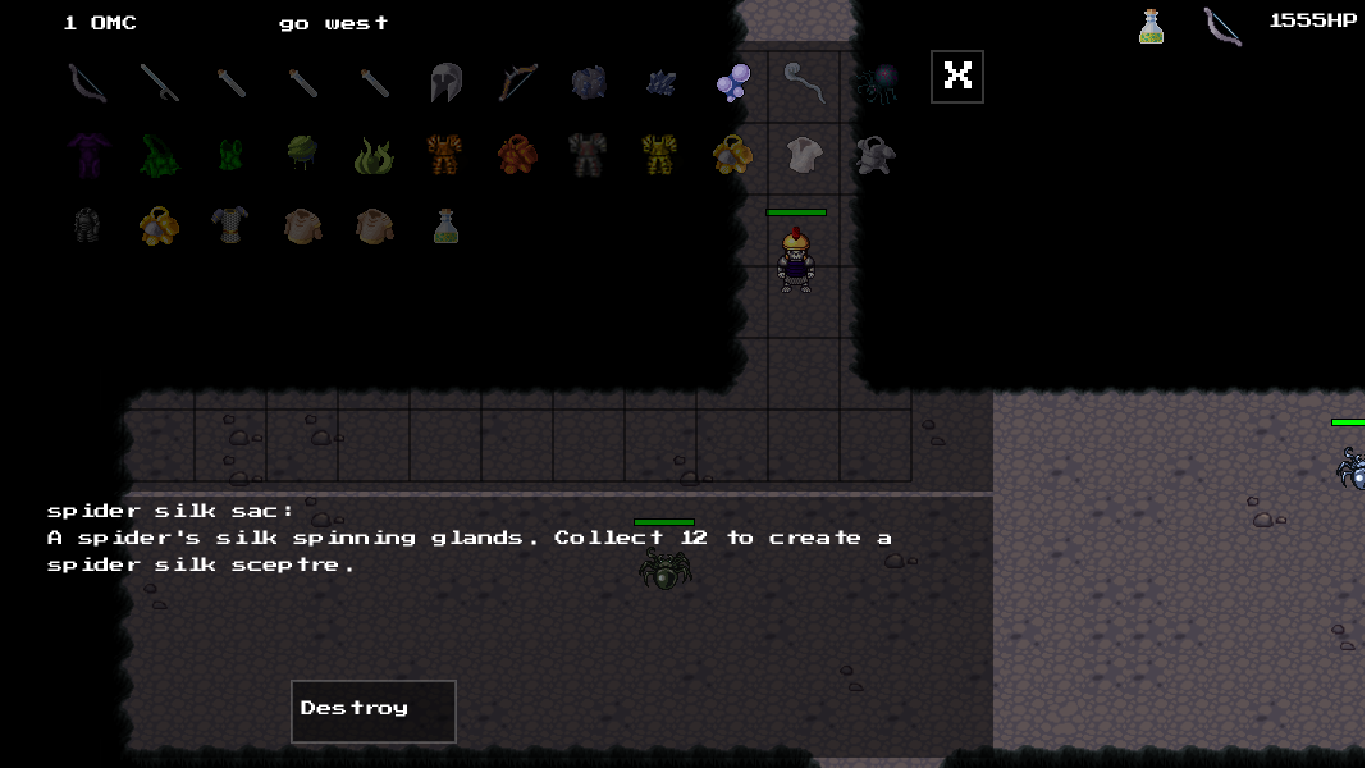This screenshot has height=768, width=1365.
Task: Click the grey helmet inventory icon
Action: [x=445, y=84]
